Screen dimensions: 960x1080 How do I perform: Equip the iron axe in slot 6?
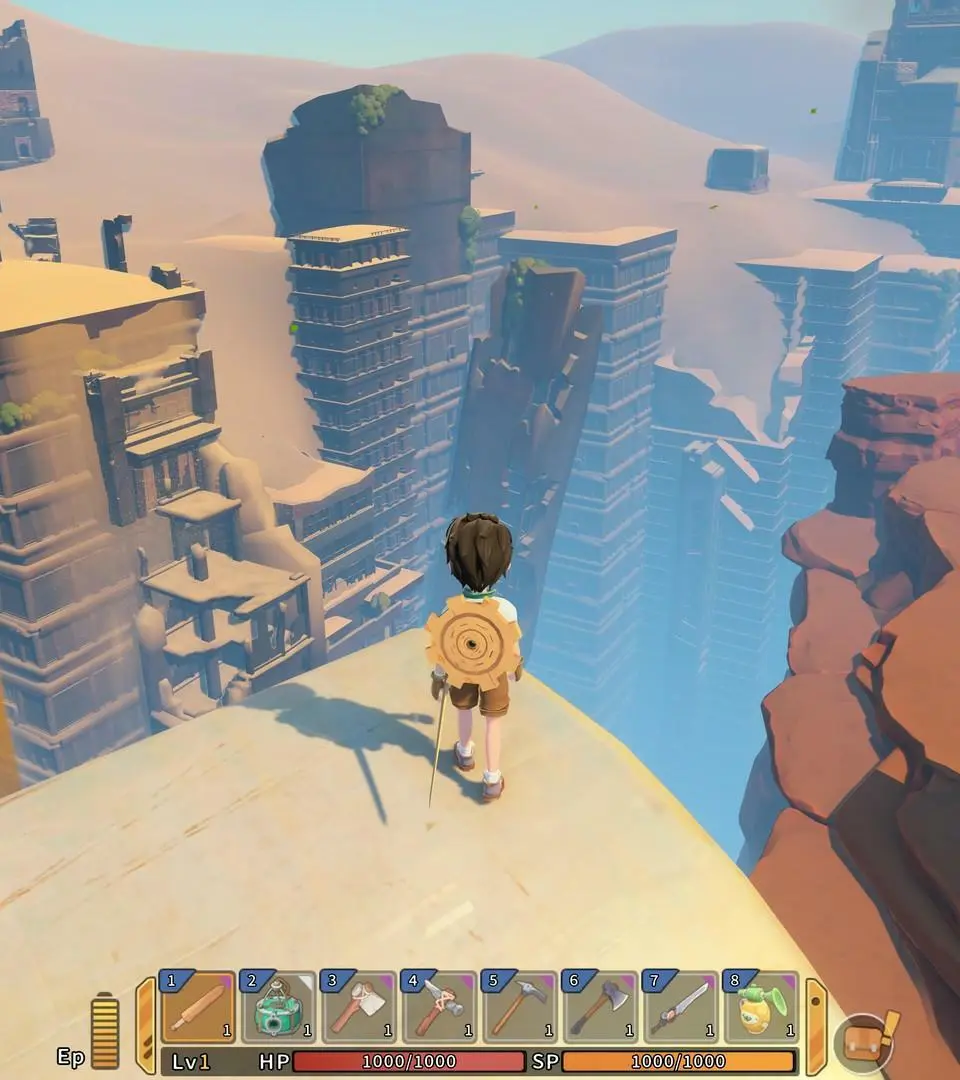click(x=599, y=1008)
